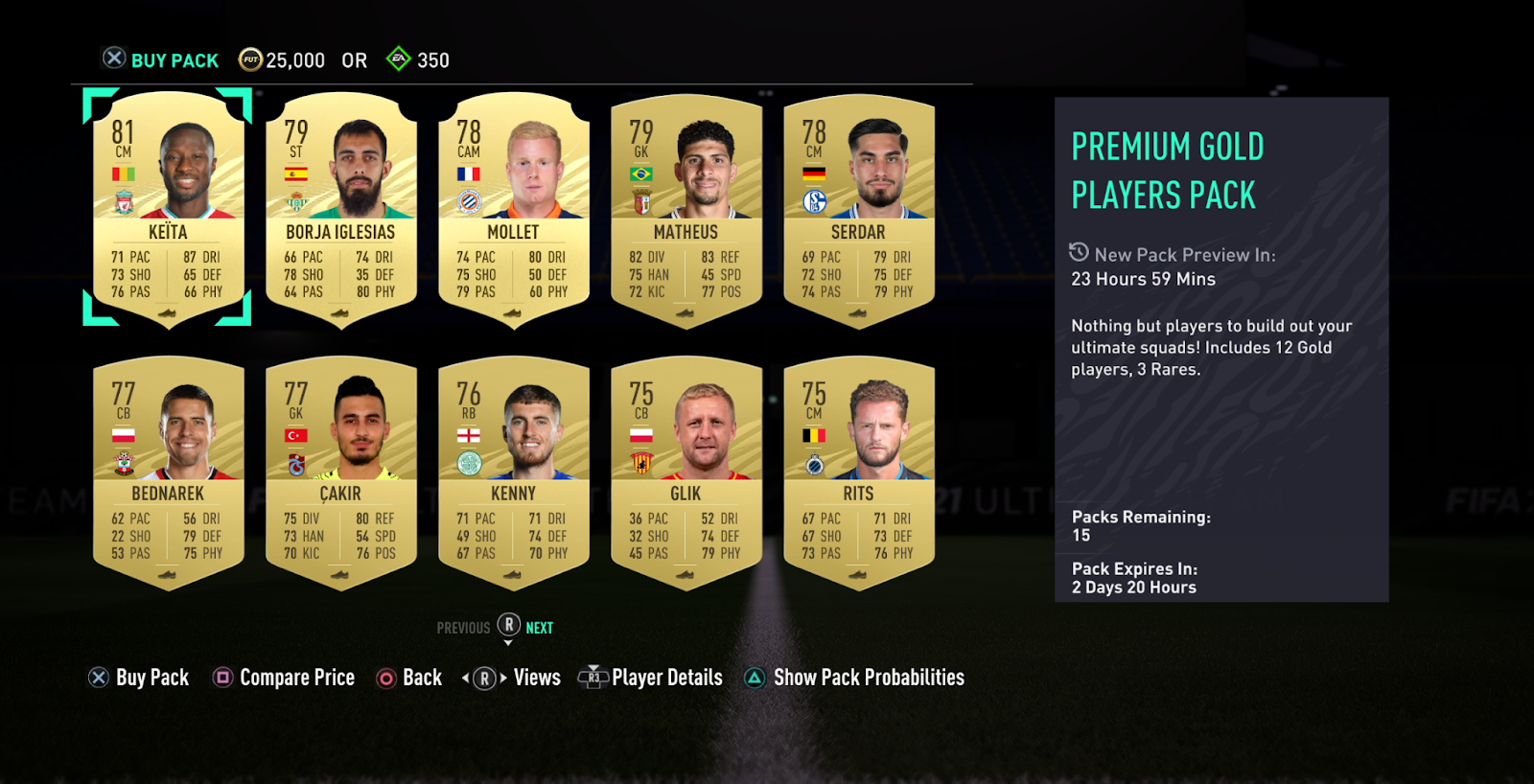Screen dimensions: 1534x784
Task: Click the Square button icon for Compare Price
Action: (222, 678)
